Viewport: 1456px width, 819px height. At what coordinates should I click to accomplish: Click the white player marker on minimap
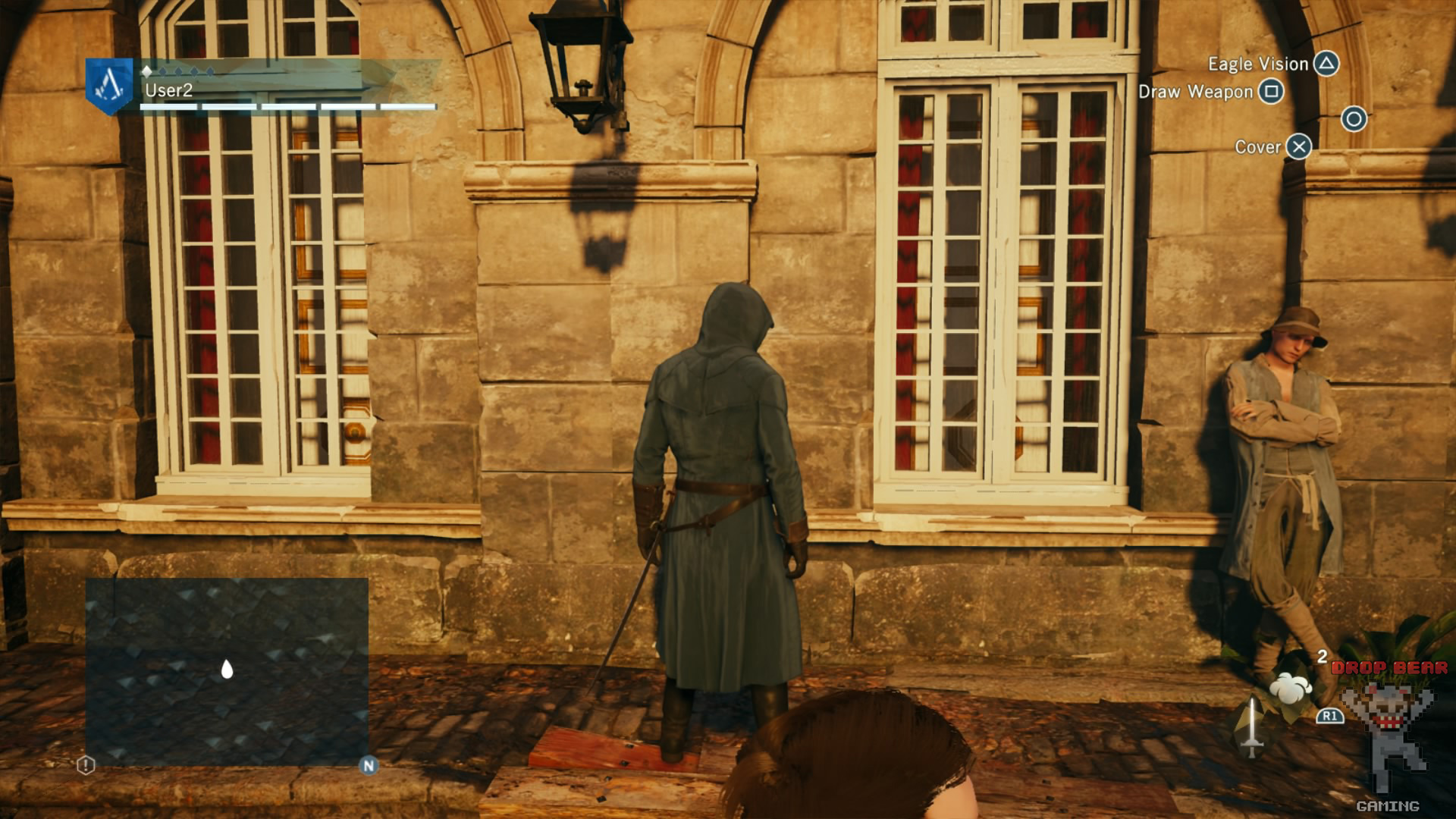227,669
